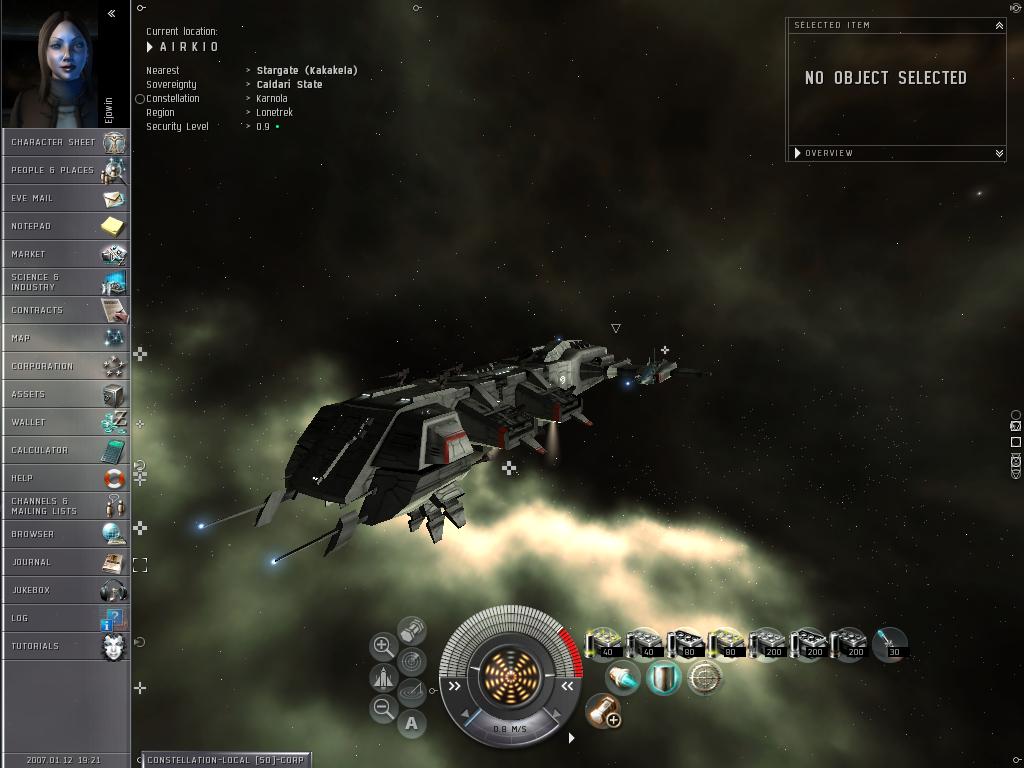Toggle autopilot with the A button
The image size is (1024, 768).
tap(411, 723)
